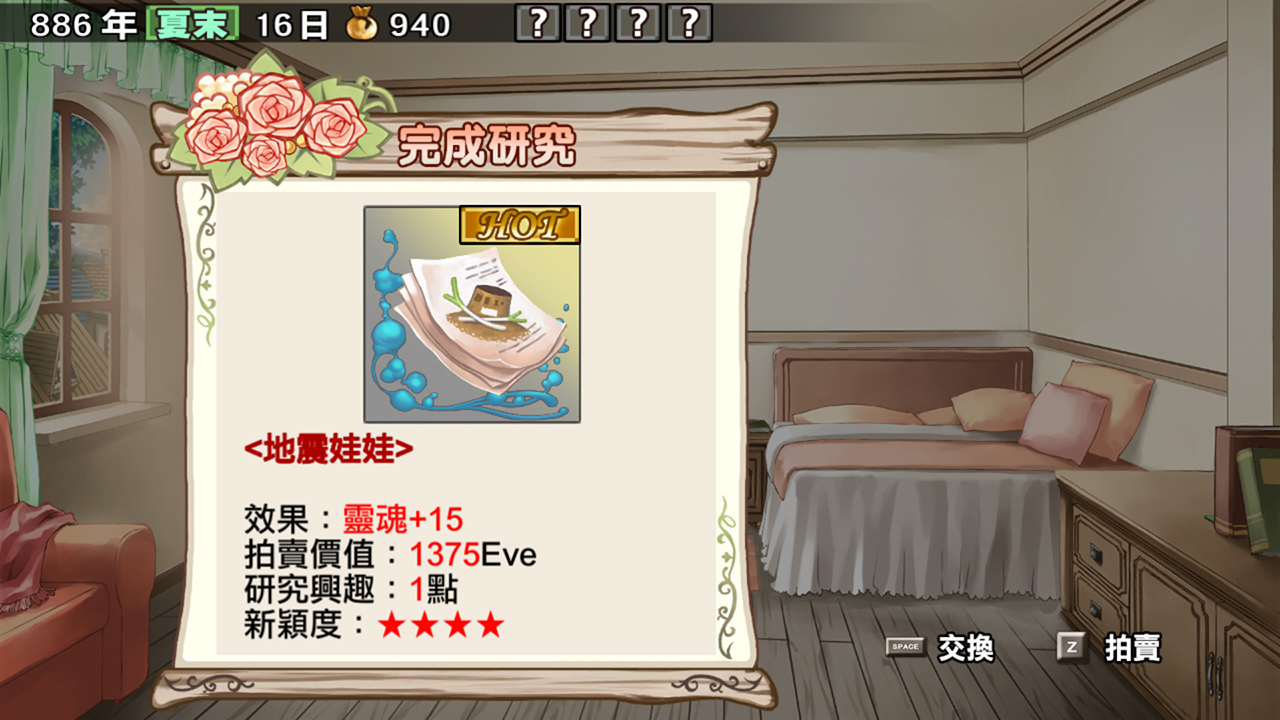Click the third question mark slot
This screenshot has height=720, width=1280.
tap(637, 25)
